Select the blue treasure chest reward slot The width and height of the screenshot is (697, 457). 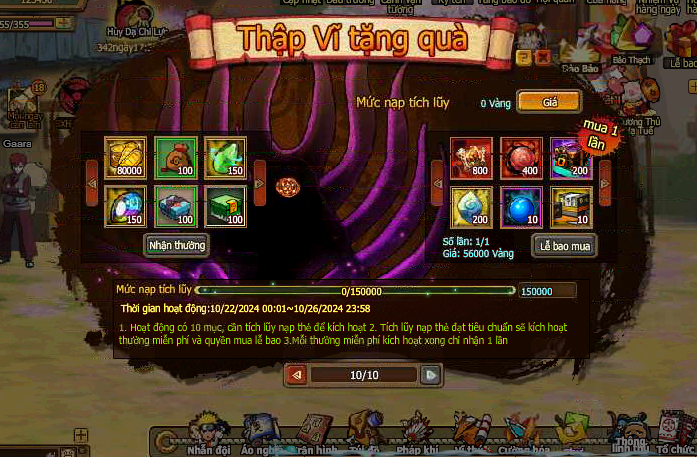tap(175, 206)
